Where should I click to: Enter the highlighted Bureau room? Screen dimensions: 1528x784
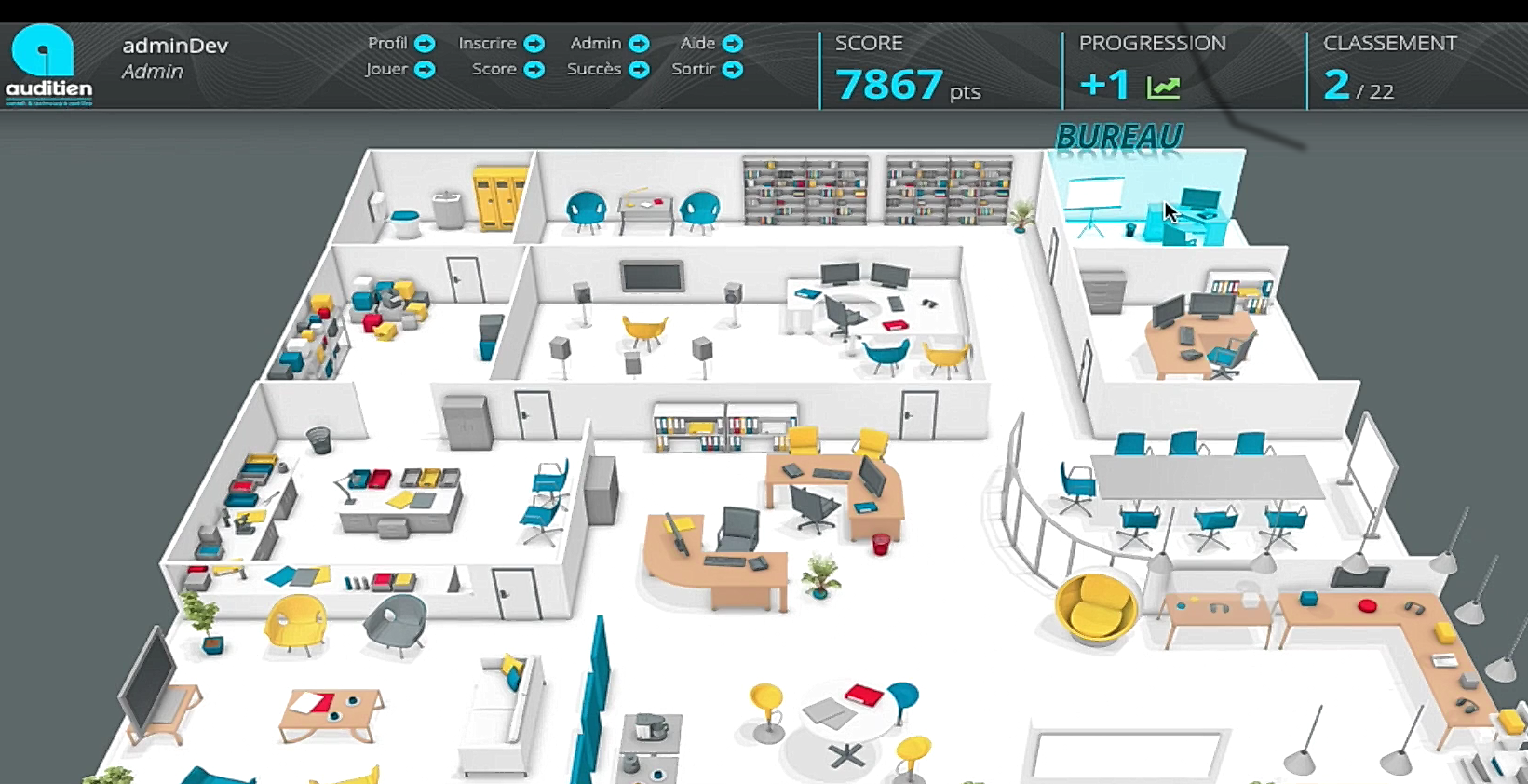[x=1146, y=198]
